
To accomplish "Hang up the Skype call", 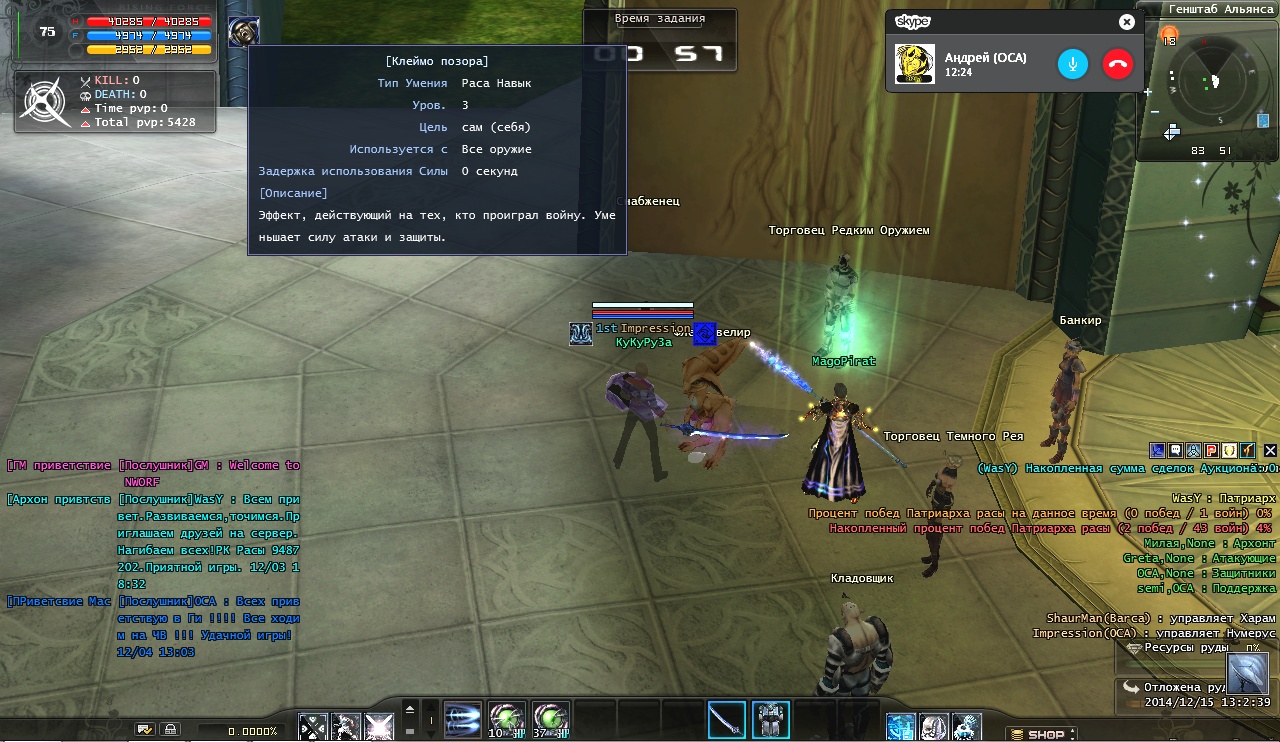I will [x=1117, y=64].
